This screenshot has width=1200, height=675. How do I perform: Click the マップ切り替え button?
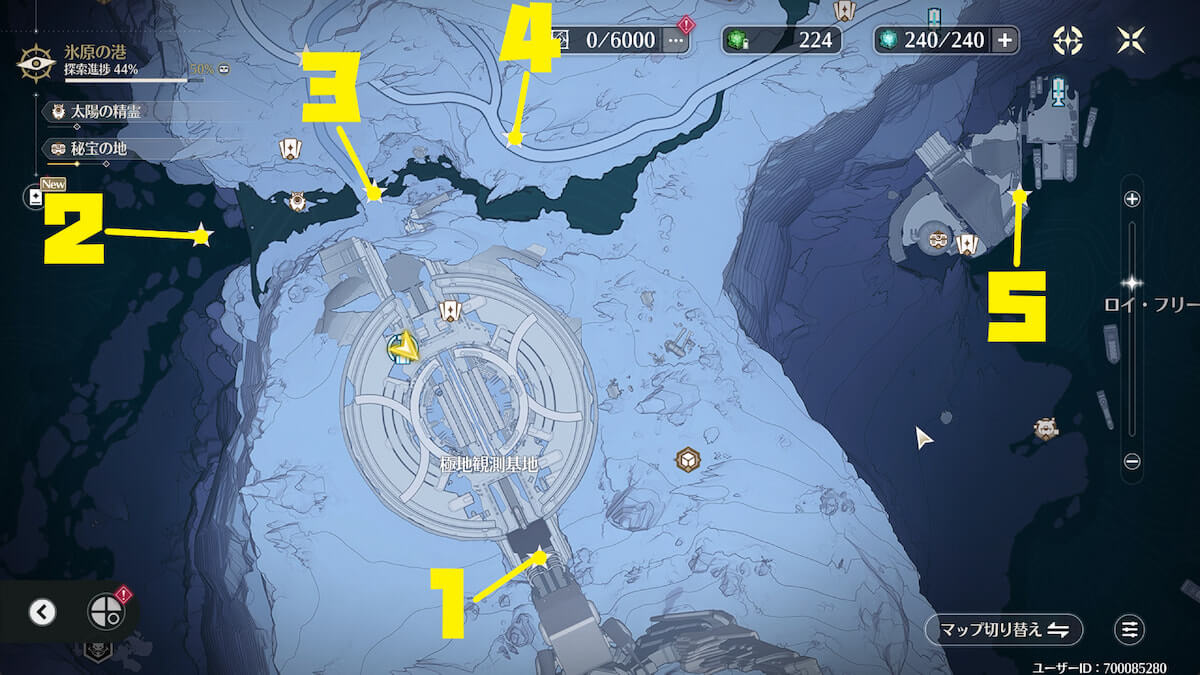pyautogui.click(x=1004, y=629)
